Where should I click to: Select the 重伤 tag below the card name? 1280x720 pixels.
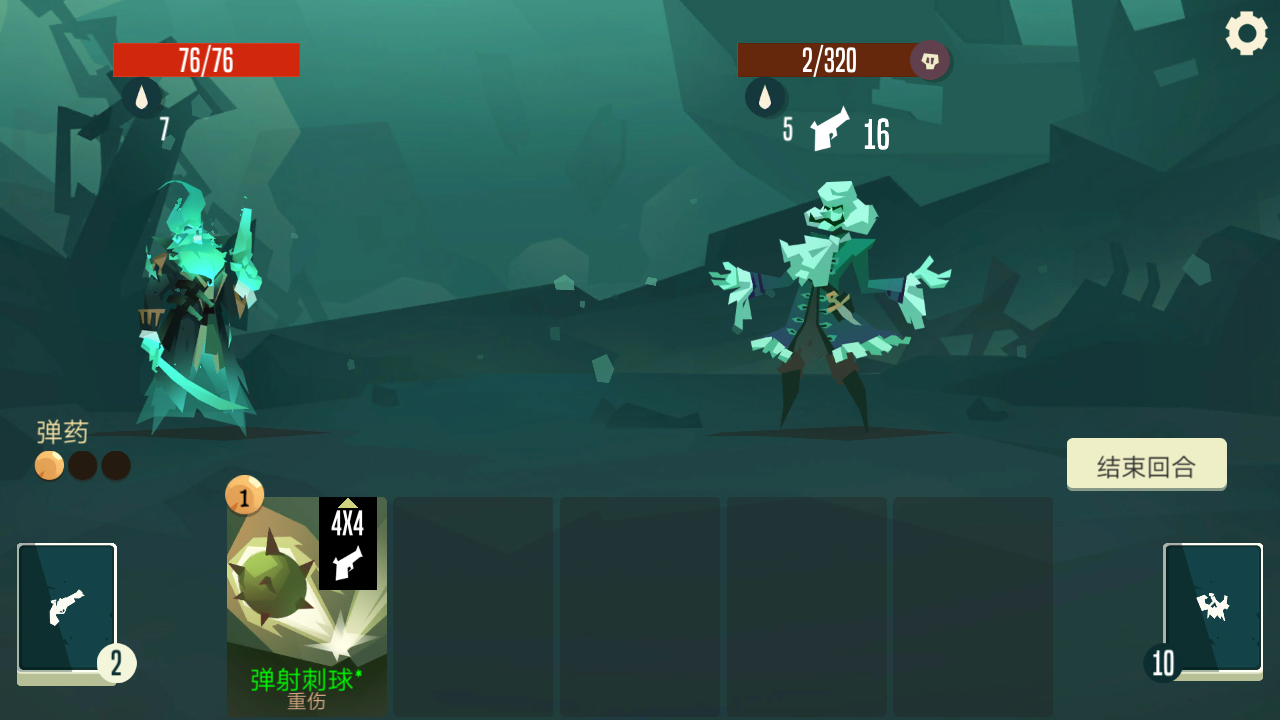click(x=307, y=702)
